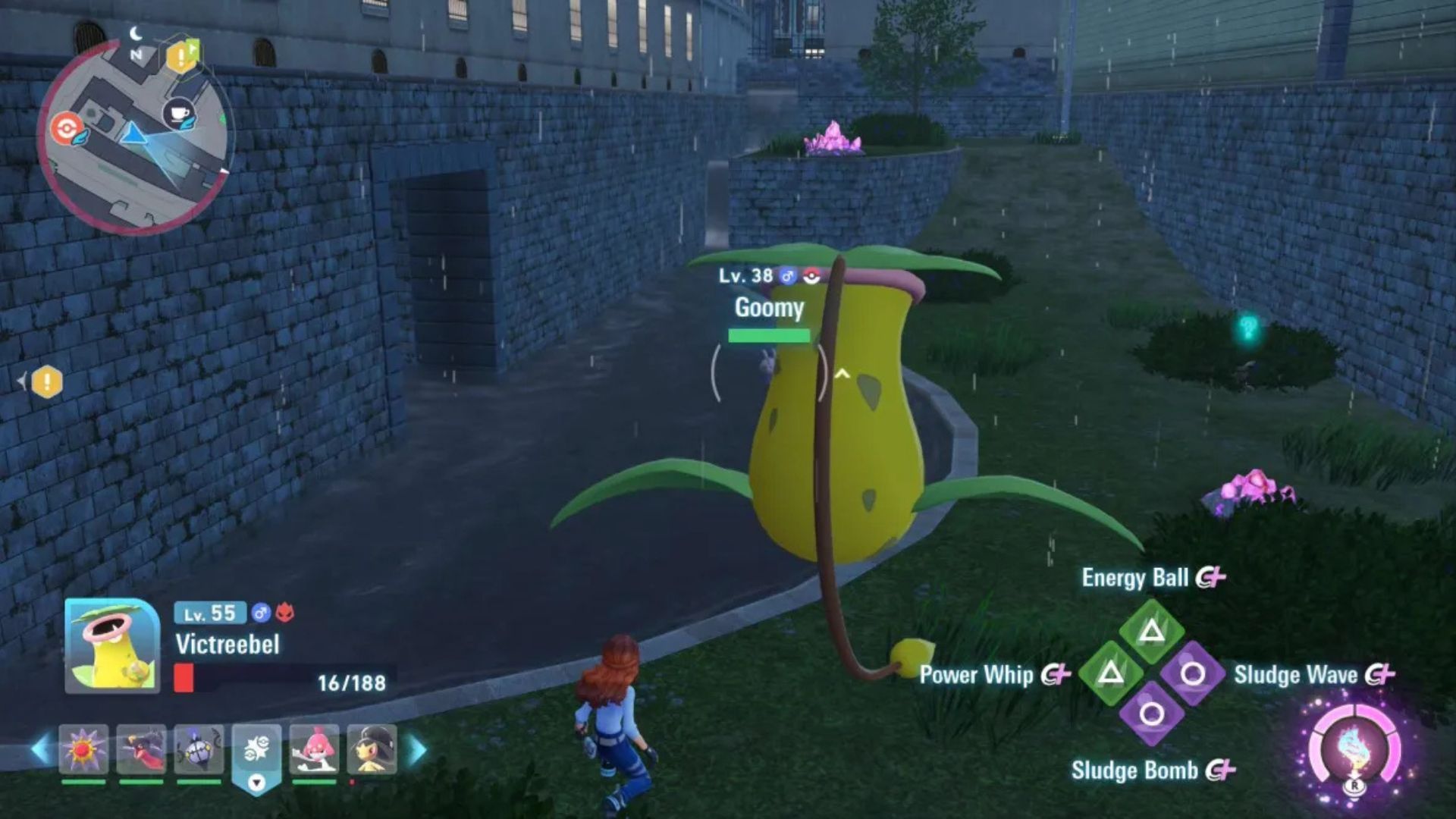Viewport: 1456px width, 819px height.
Task: Select the yellow exclamation quest marker above minimap
Action: [182, 55]
